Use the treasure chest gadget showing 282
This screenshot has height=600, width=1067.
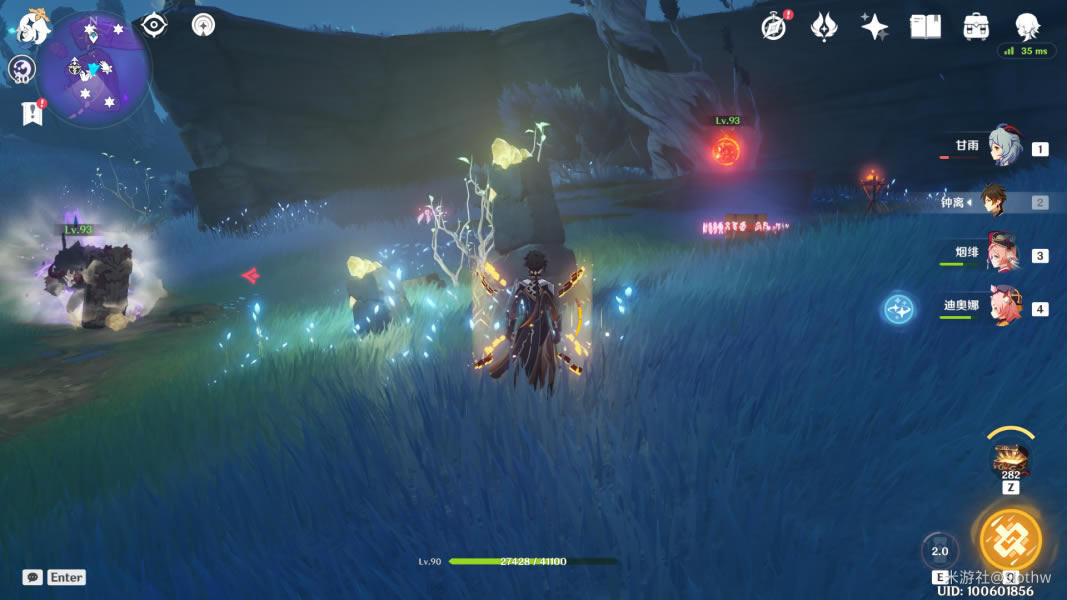1010,459
